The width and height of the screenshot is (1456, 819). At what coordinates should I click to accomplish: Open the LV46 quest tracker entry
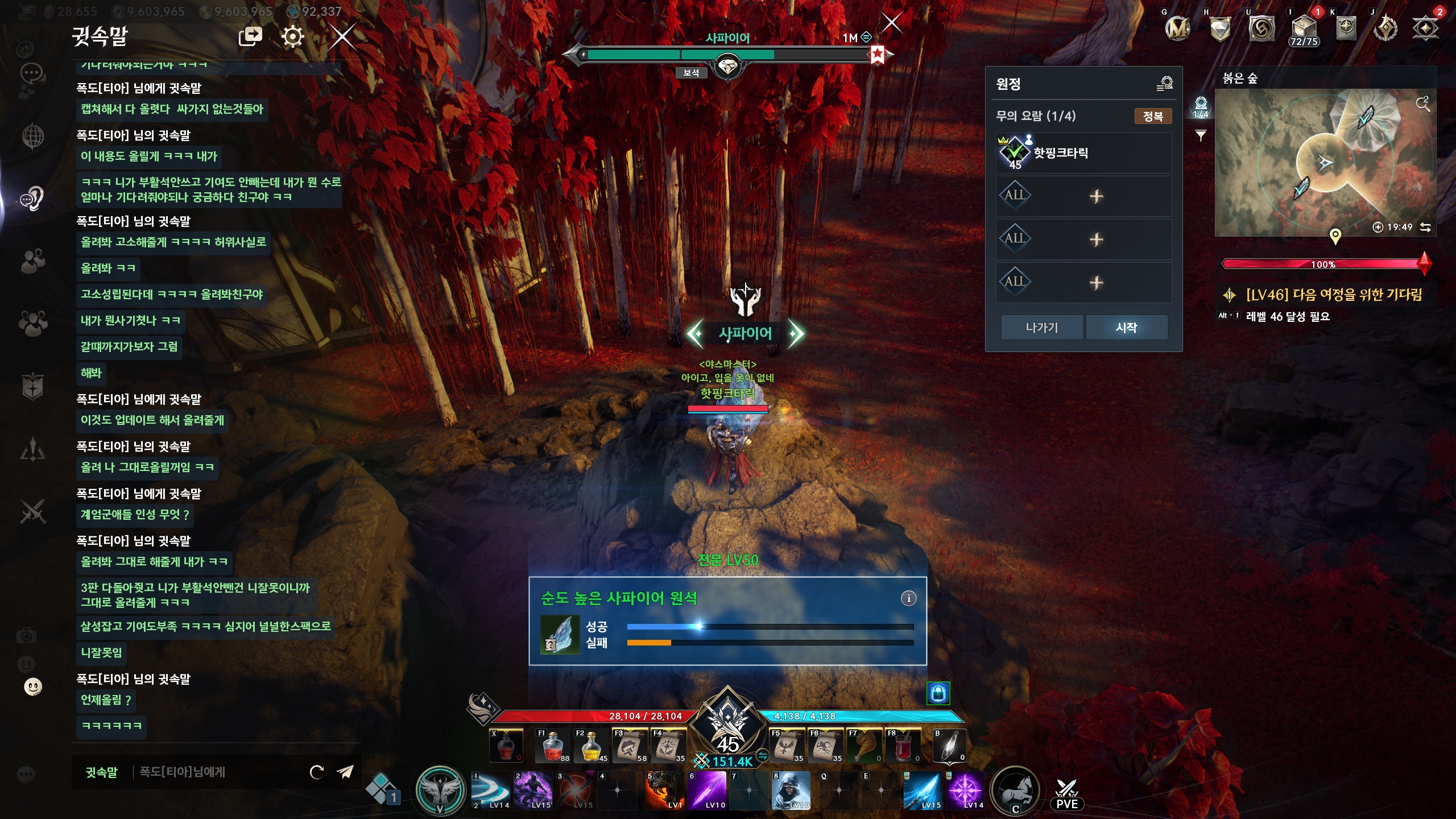(x=1333, y=295)
